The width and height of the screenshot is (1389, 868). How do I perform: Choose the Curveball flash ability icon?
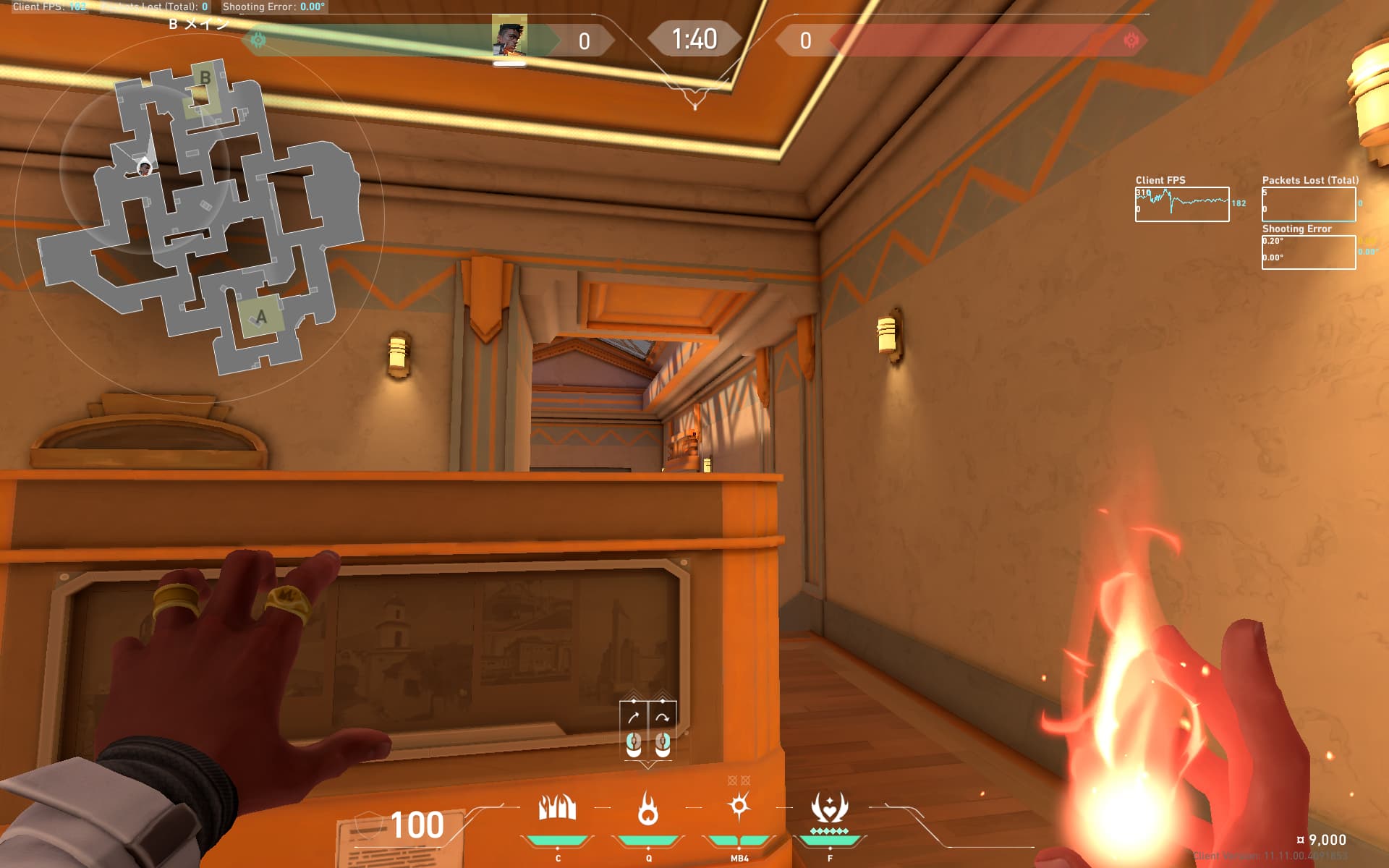tap(739, 806)
